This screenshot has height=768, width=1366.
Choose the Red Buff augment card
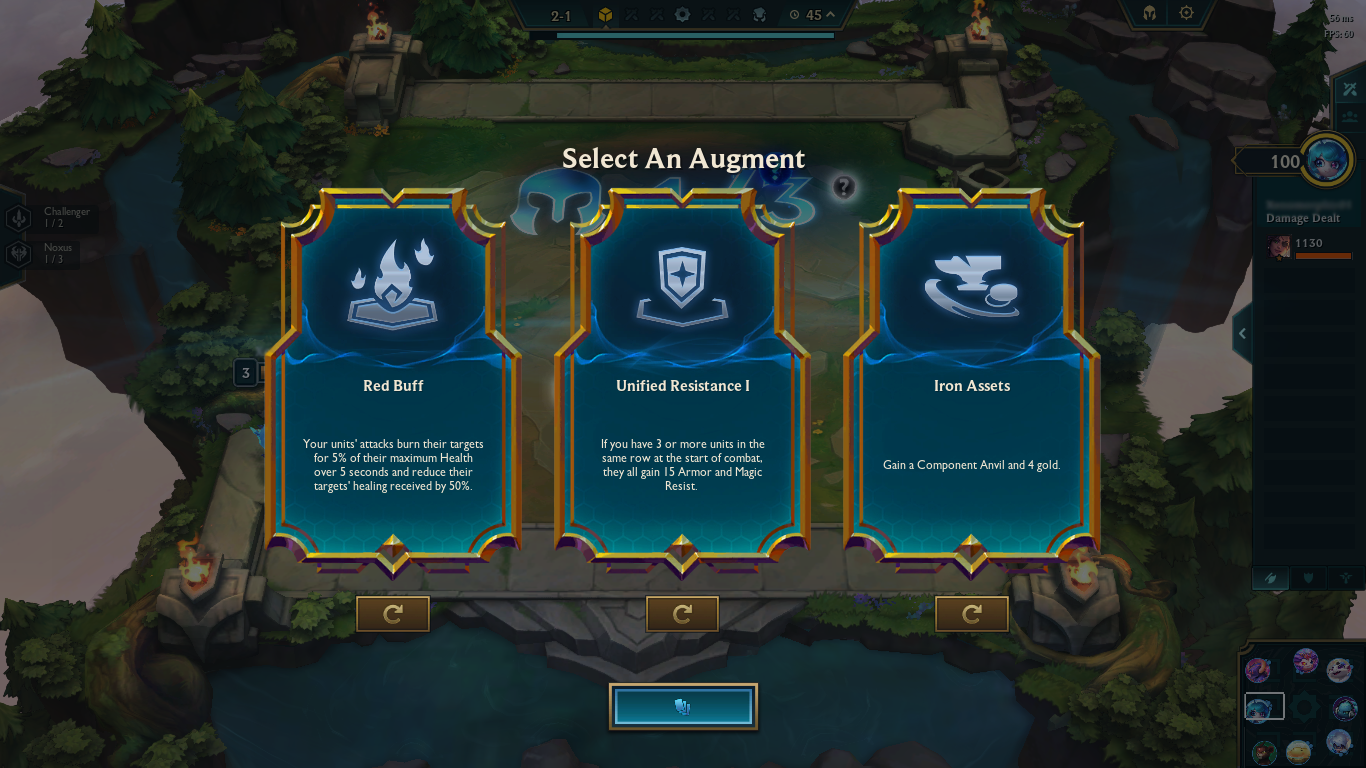click(x=393, y=380)
